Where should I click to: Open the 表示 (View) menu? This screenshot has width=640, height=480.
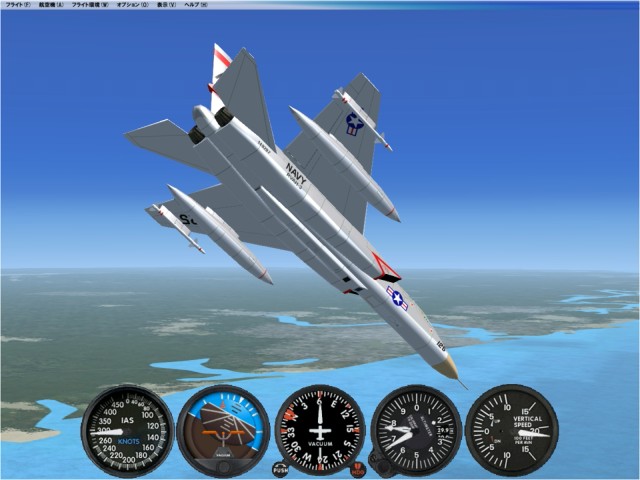click(167, 5)
